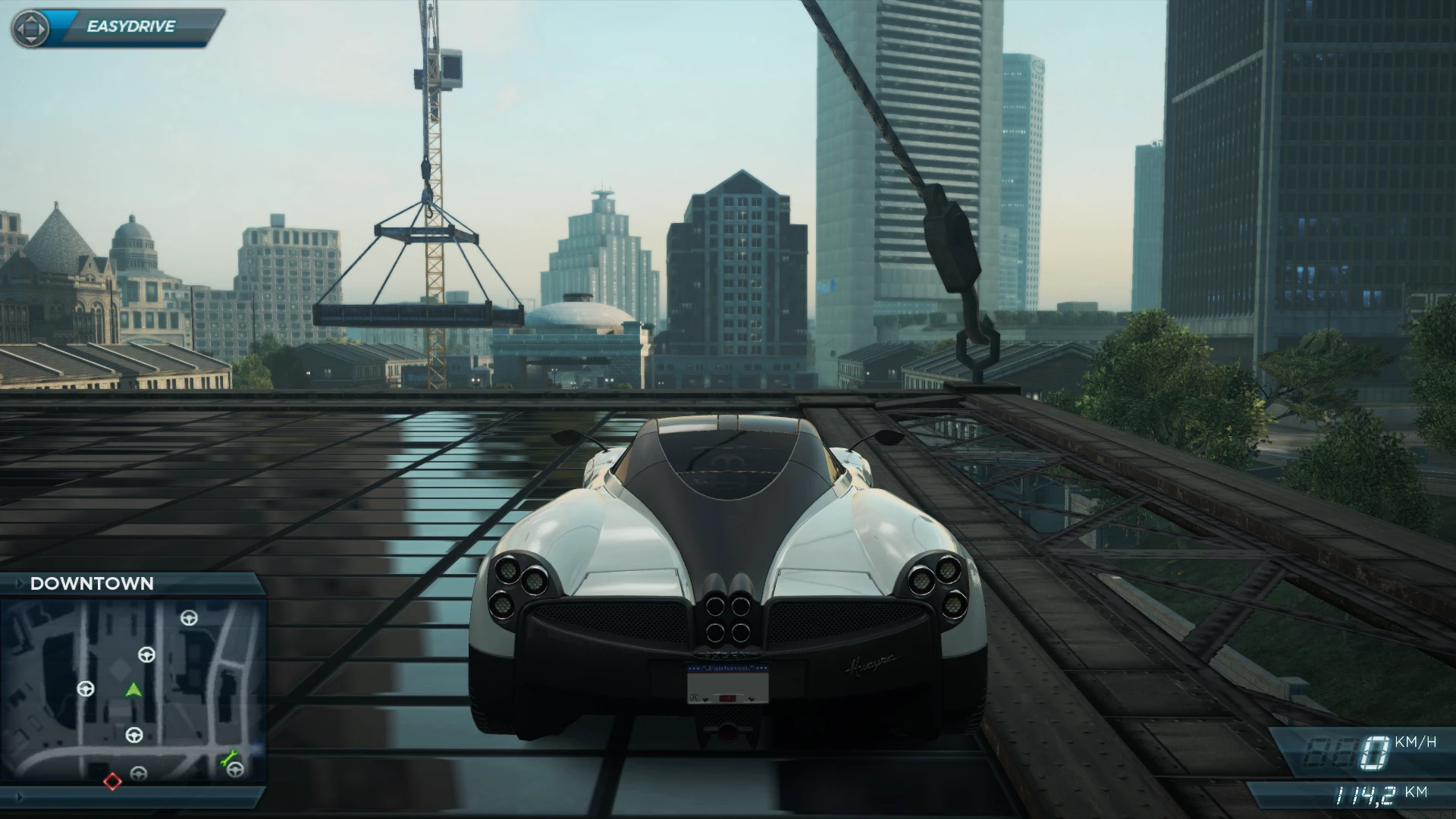Select the green player arrow on the minimap

(x=133, y=690)
